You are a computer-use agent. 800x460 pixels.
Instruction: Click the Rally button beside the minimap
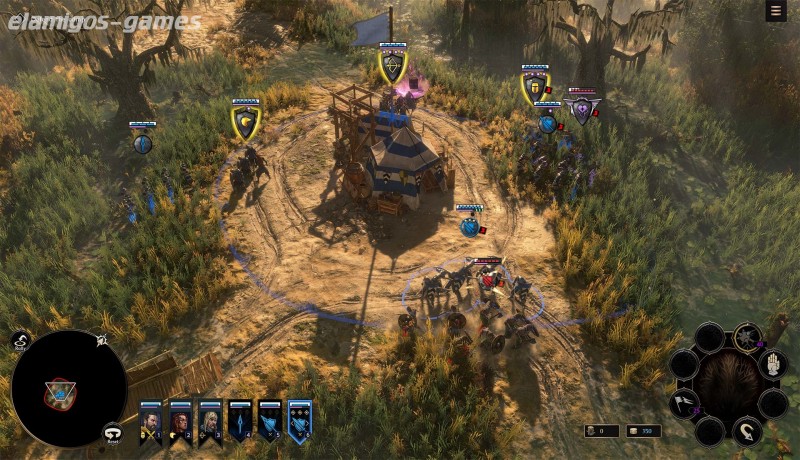click(21, 342)
